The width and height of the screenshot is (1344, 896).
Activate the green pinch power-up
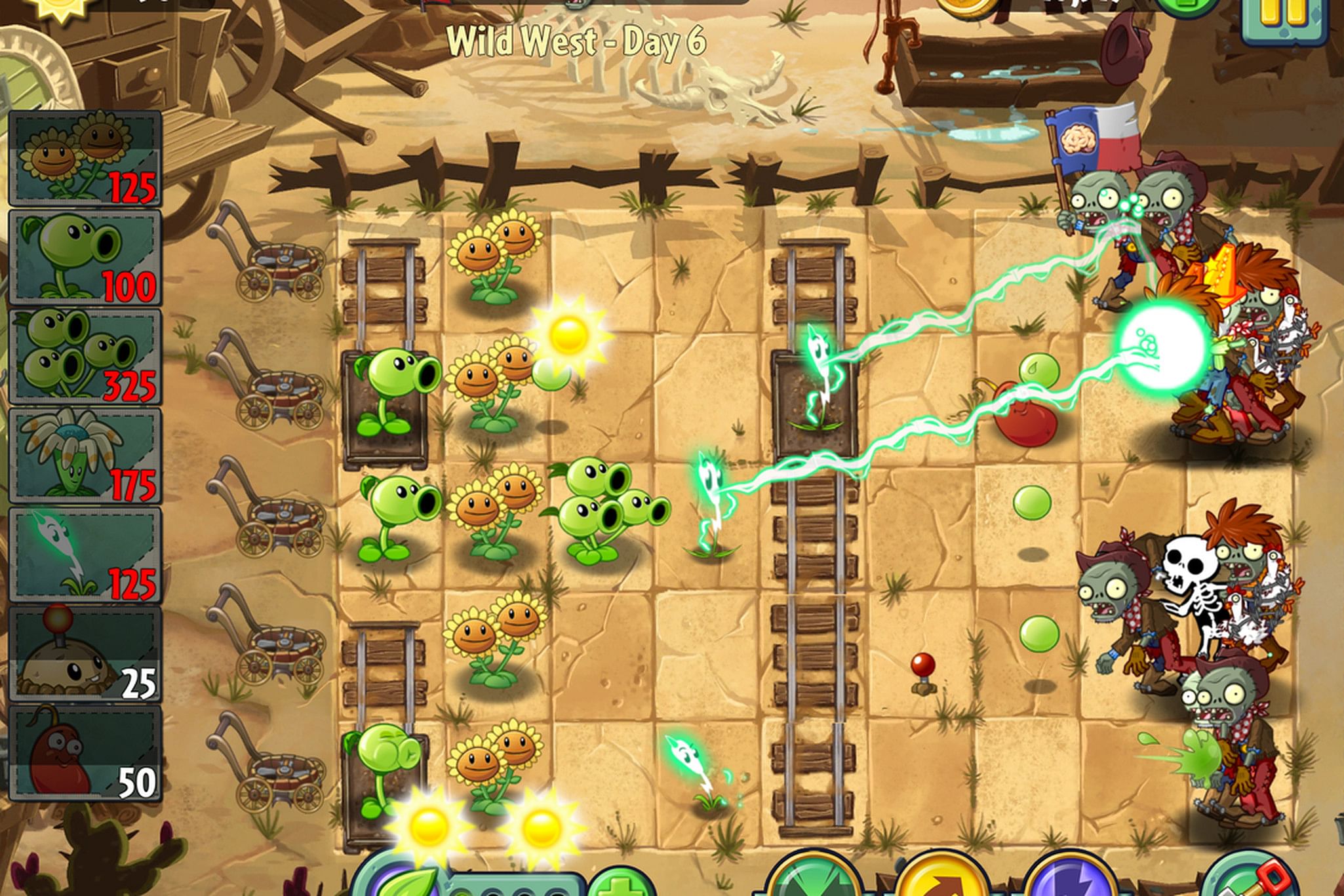click(x=814, y=878)
